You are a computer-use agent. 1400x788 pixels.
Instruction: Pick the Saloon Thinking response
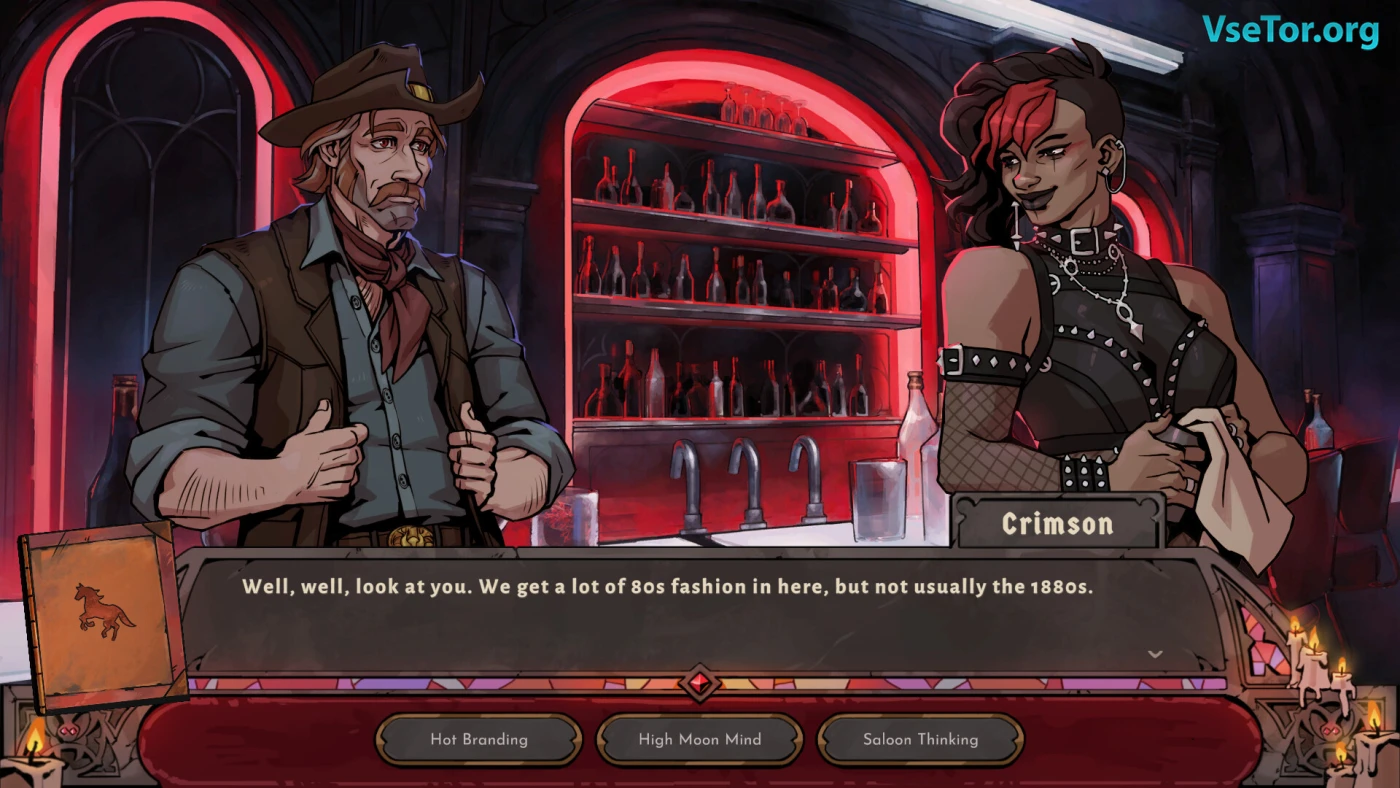coord(920,740)
